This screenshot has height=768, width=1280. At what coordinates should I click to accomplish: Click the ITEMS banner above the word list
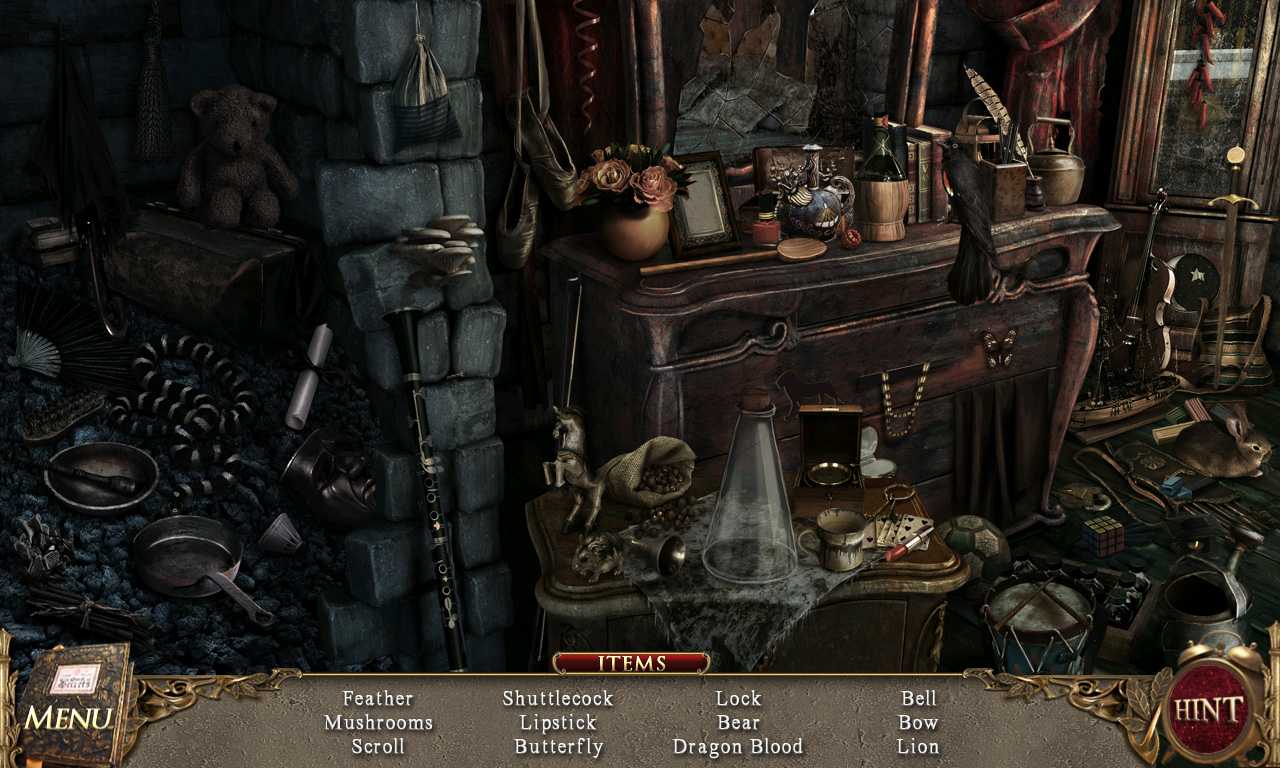tap(632, 662)
